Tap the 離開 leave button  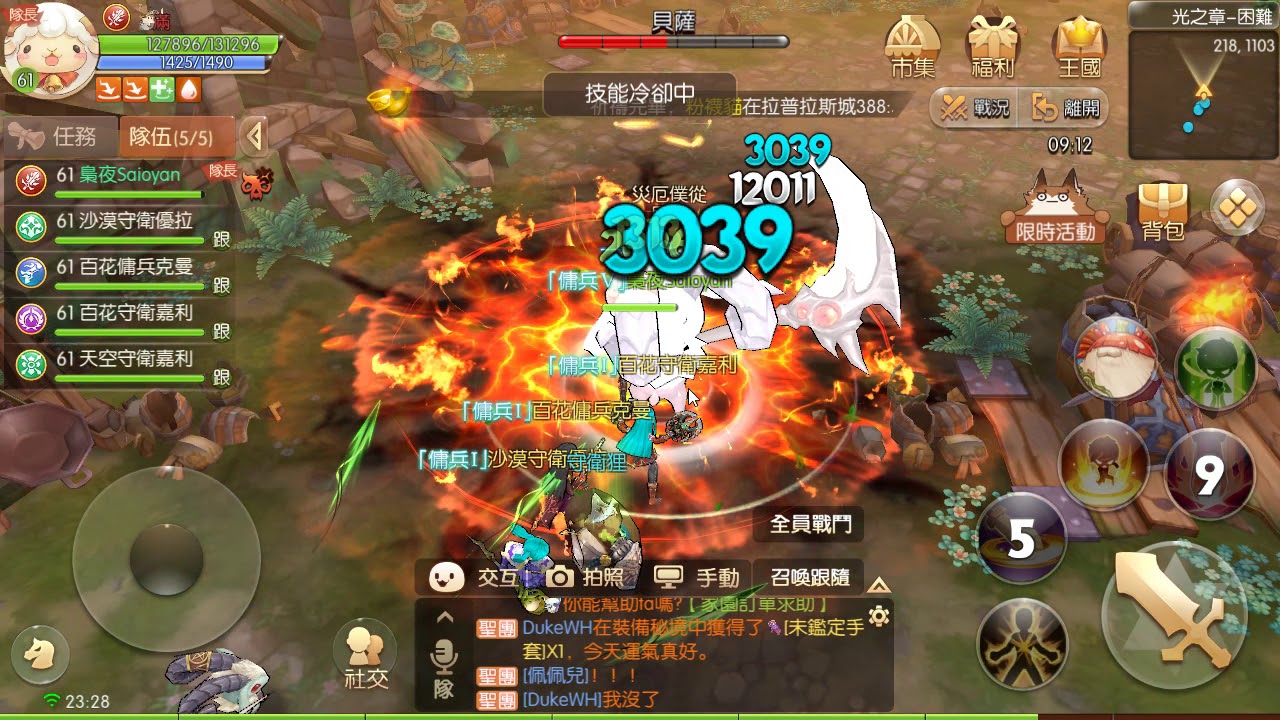pos(1065,107)
